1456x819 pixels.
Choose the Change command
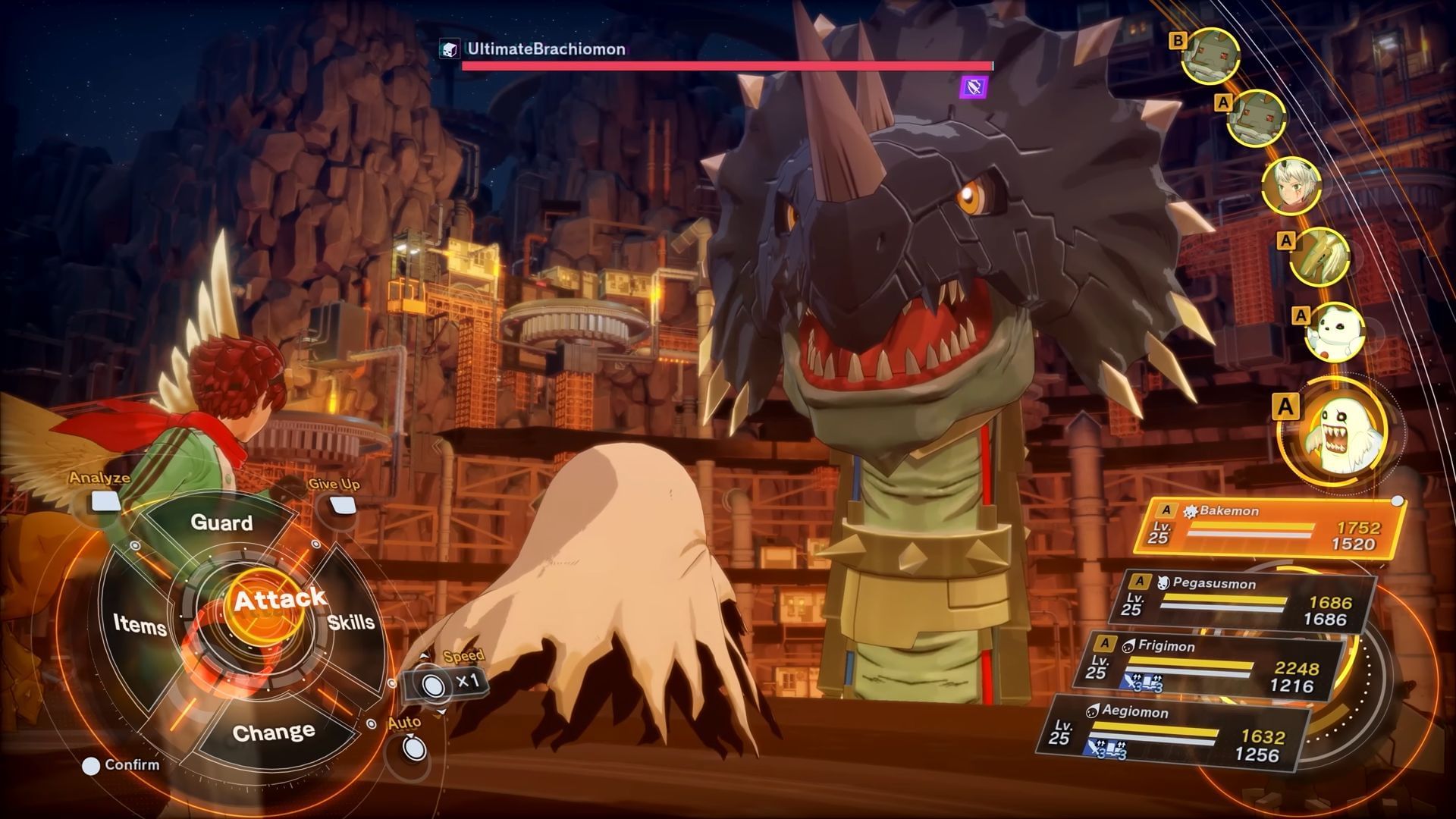click(273, 733)
